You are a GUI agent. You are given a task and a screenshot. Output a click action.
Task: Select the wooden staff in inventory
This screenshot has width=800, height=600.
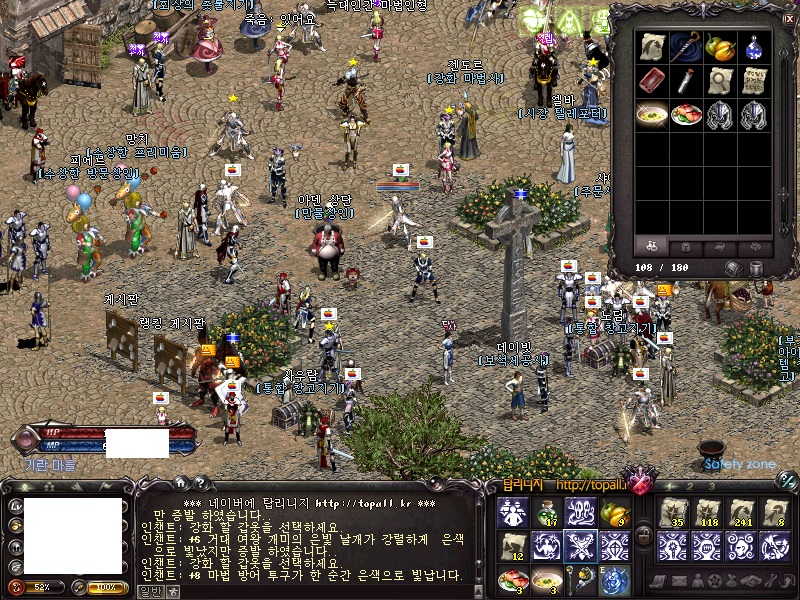point(685,47)
